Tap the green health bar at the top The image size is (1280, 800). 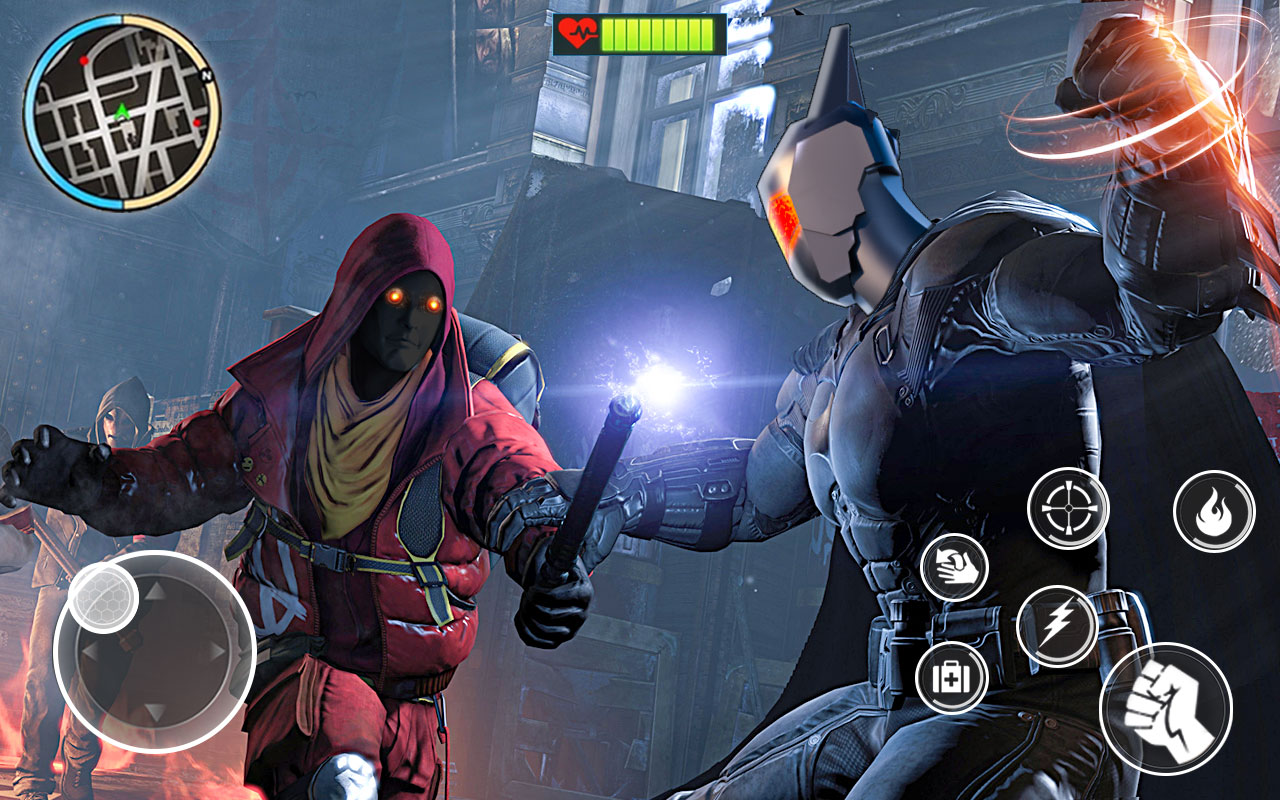click(x=660, y=33)
